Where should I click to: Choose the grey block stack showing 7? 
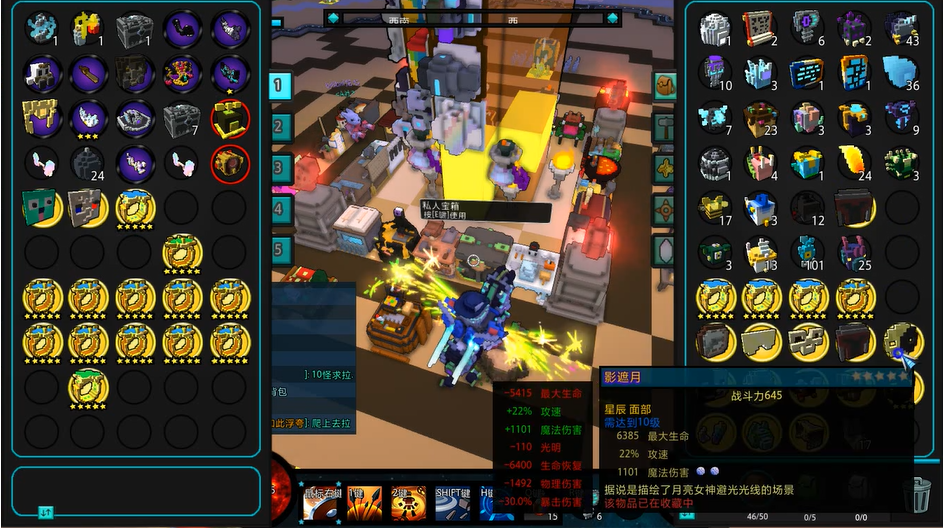182,119
